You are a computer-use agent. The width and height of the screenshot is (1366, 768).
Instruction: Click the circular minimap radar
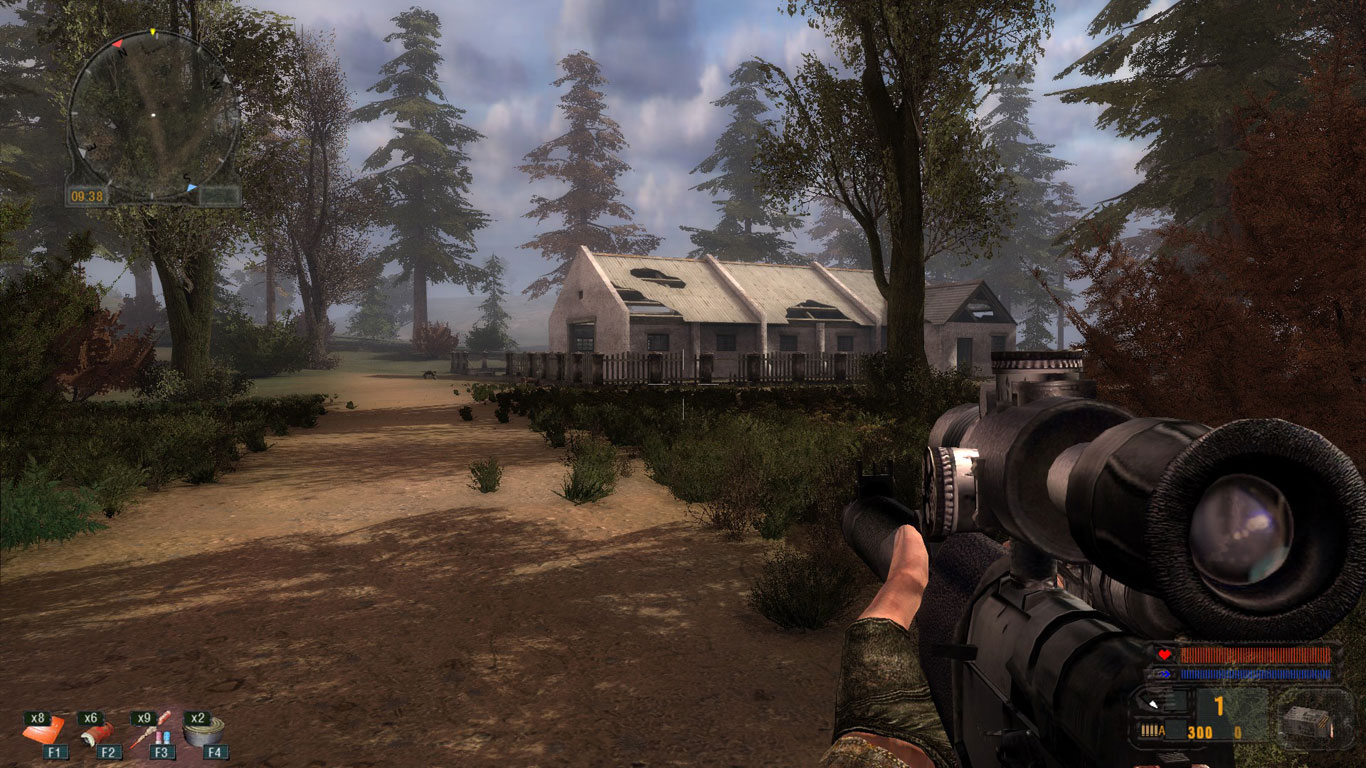153,114
